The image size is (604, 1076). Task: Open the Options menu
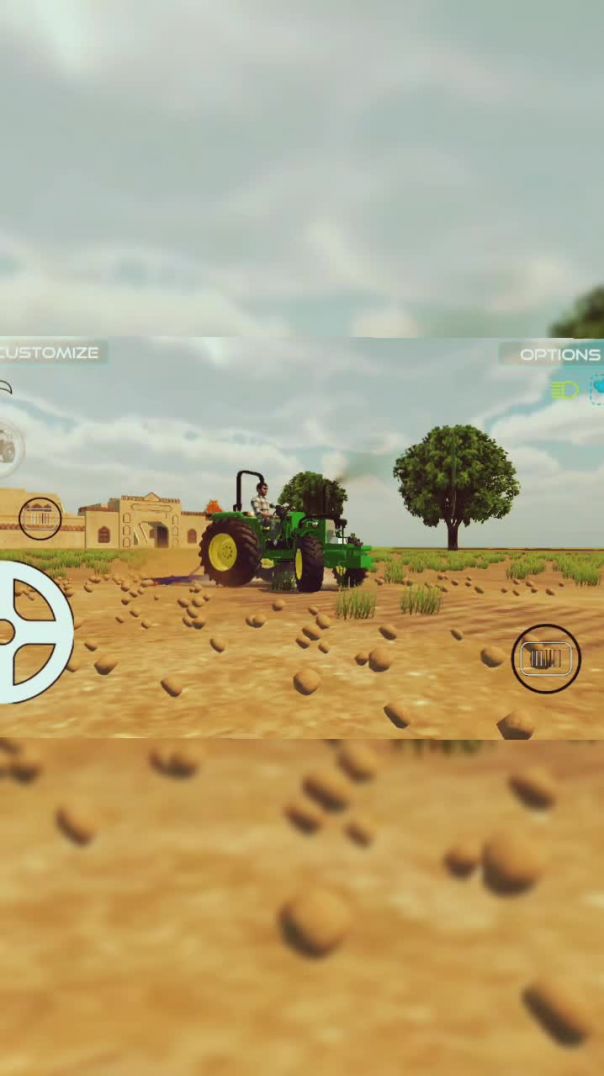[x=556, y=354]
